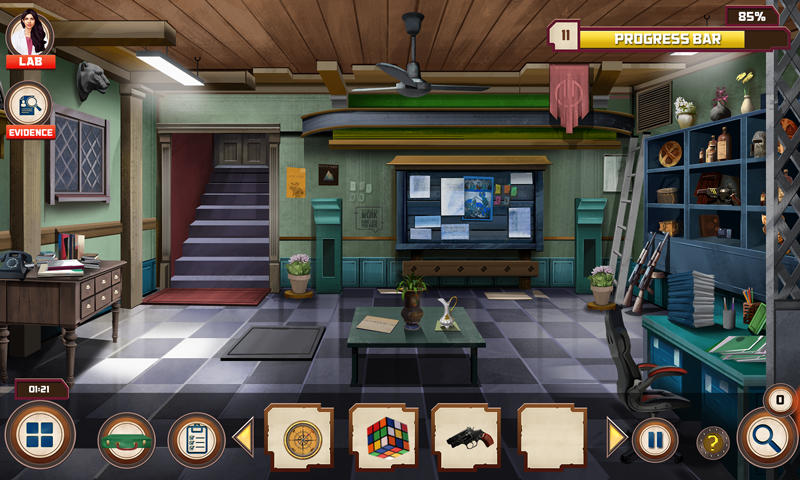This screenshot has width=800, height=480.
Task: Activate the magnifying glass hint
Action: pyautogui.click(x=767, y=438)
